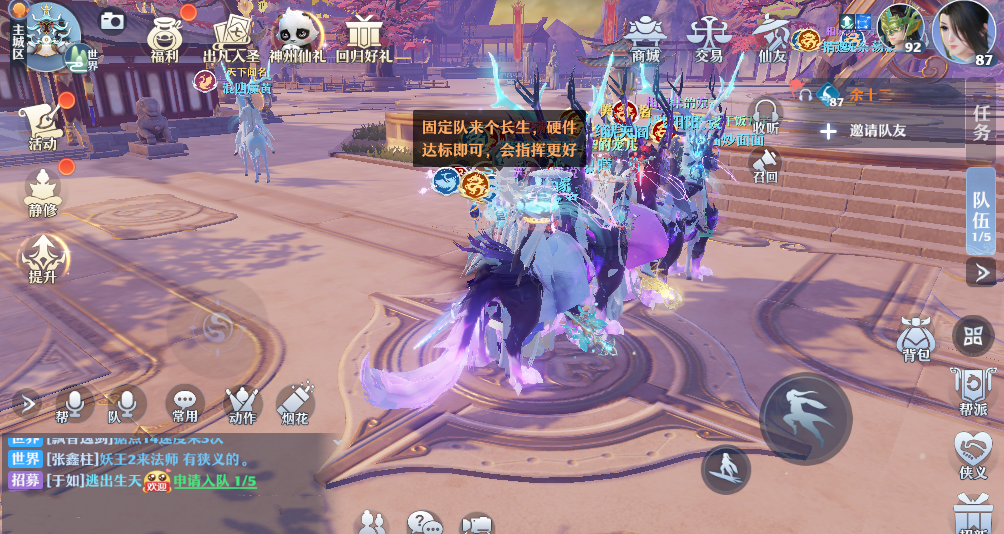This screenshot has width=1004, height=534.
Task: Open the 仙友 friends menu
Action: 771,36
